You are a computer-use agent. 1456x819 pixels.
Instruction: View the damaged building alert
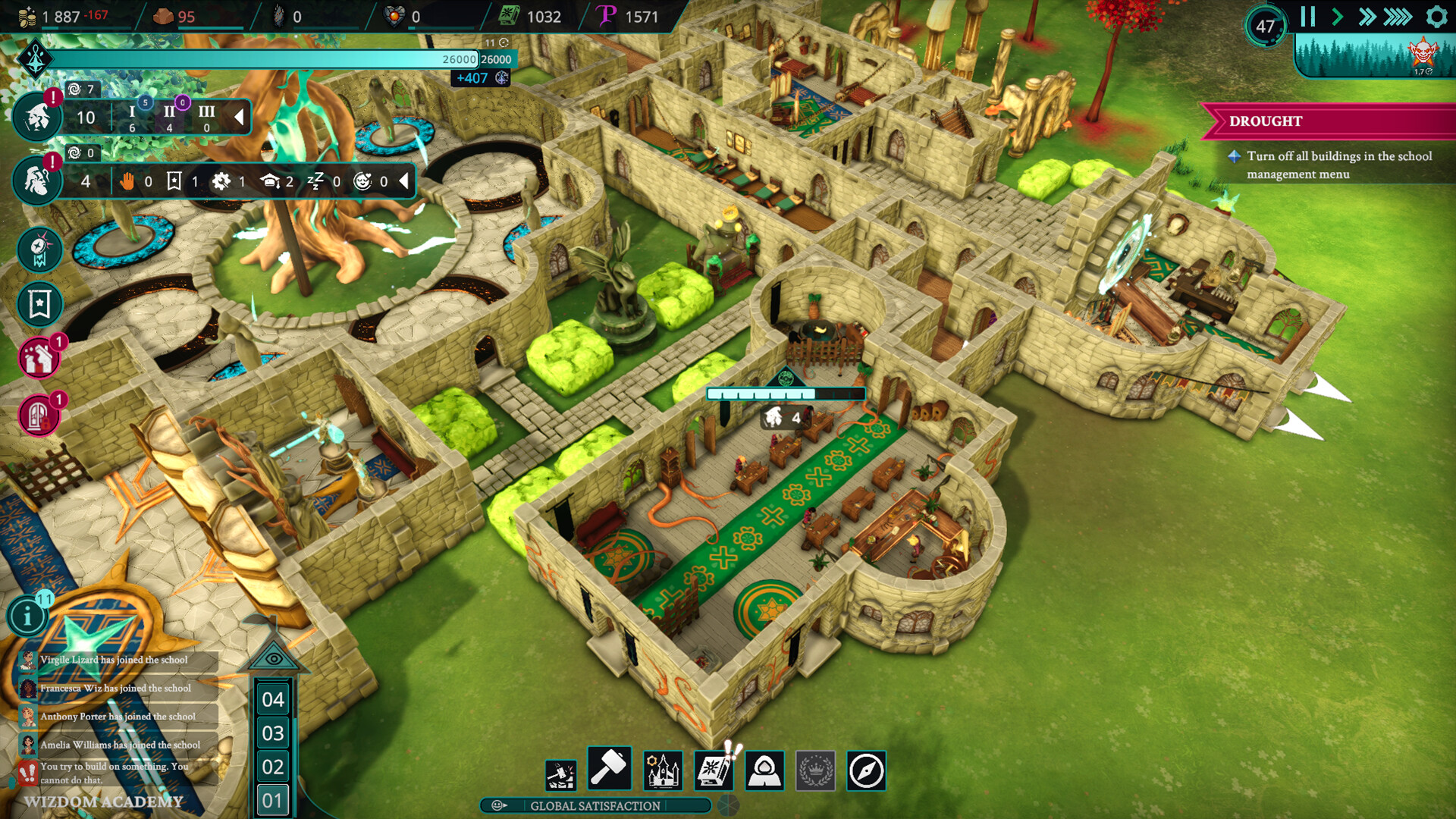click(39, 359)
